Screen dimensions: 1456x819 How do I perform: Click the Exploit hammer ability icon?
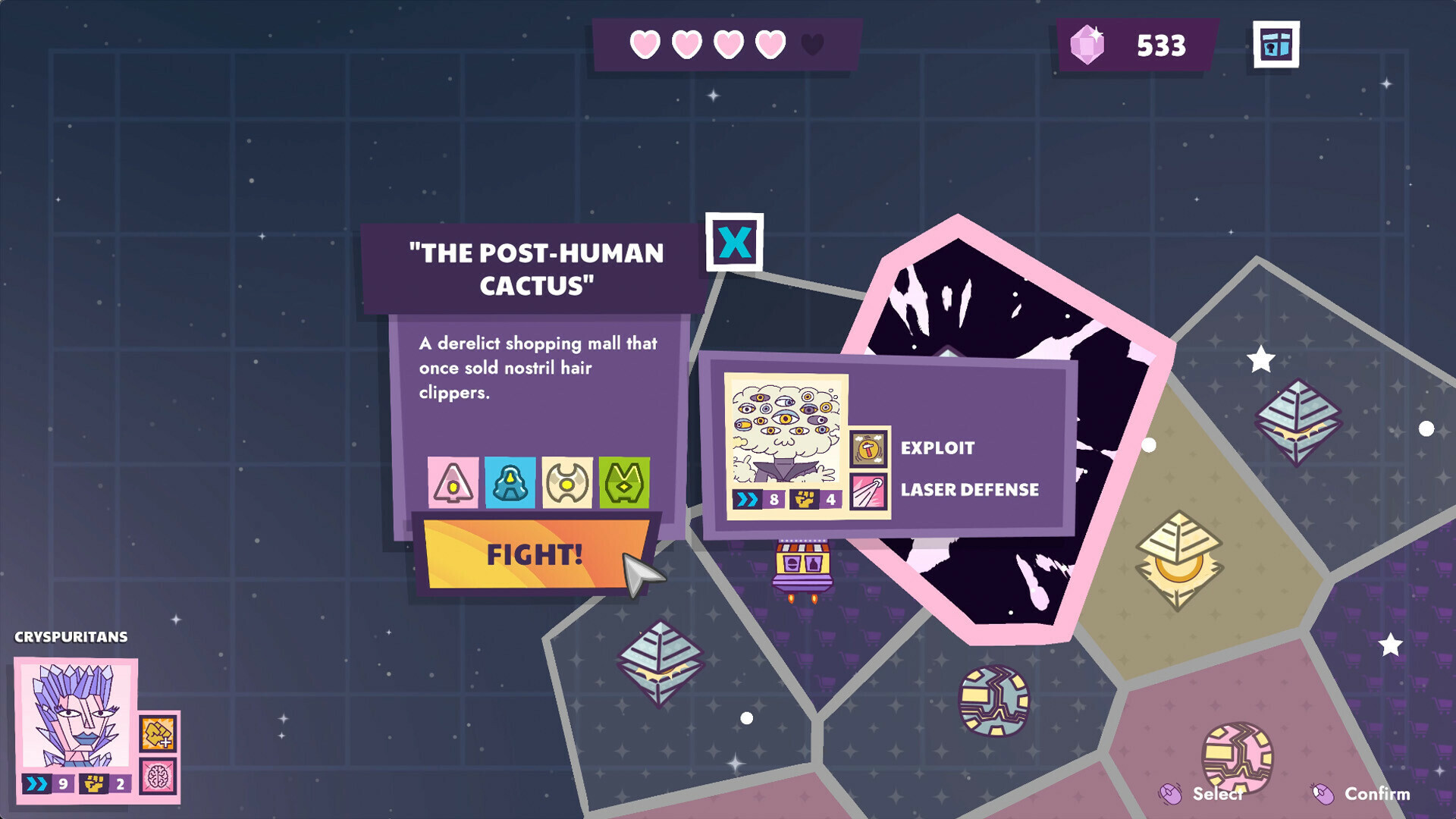click(x=867, y=447)
